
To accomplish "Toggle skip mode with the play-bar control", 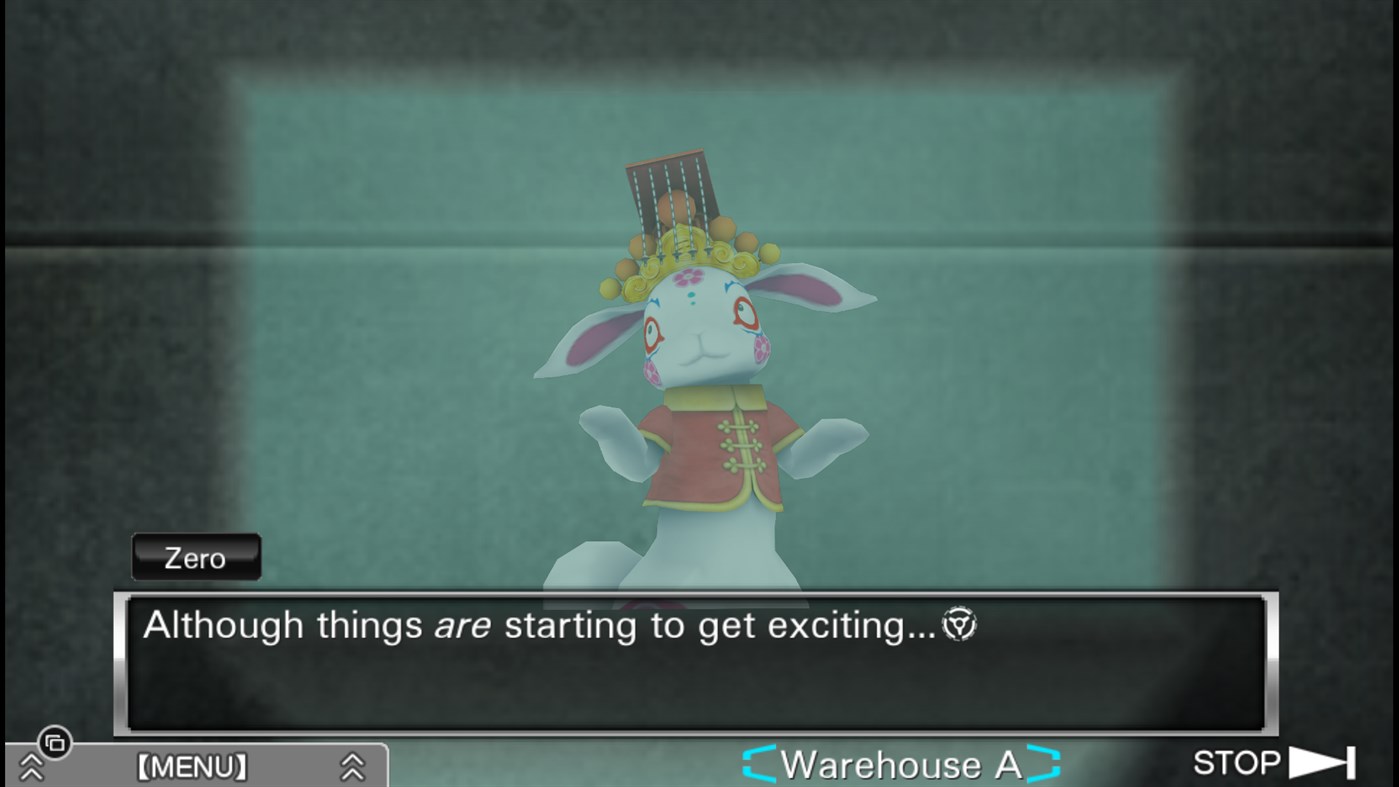I will 1320,762.
